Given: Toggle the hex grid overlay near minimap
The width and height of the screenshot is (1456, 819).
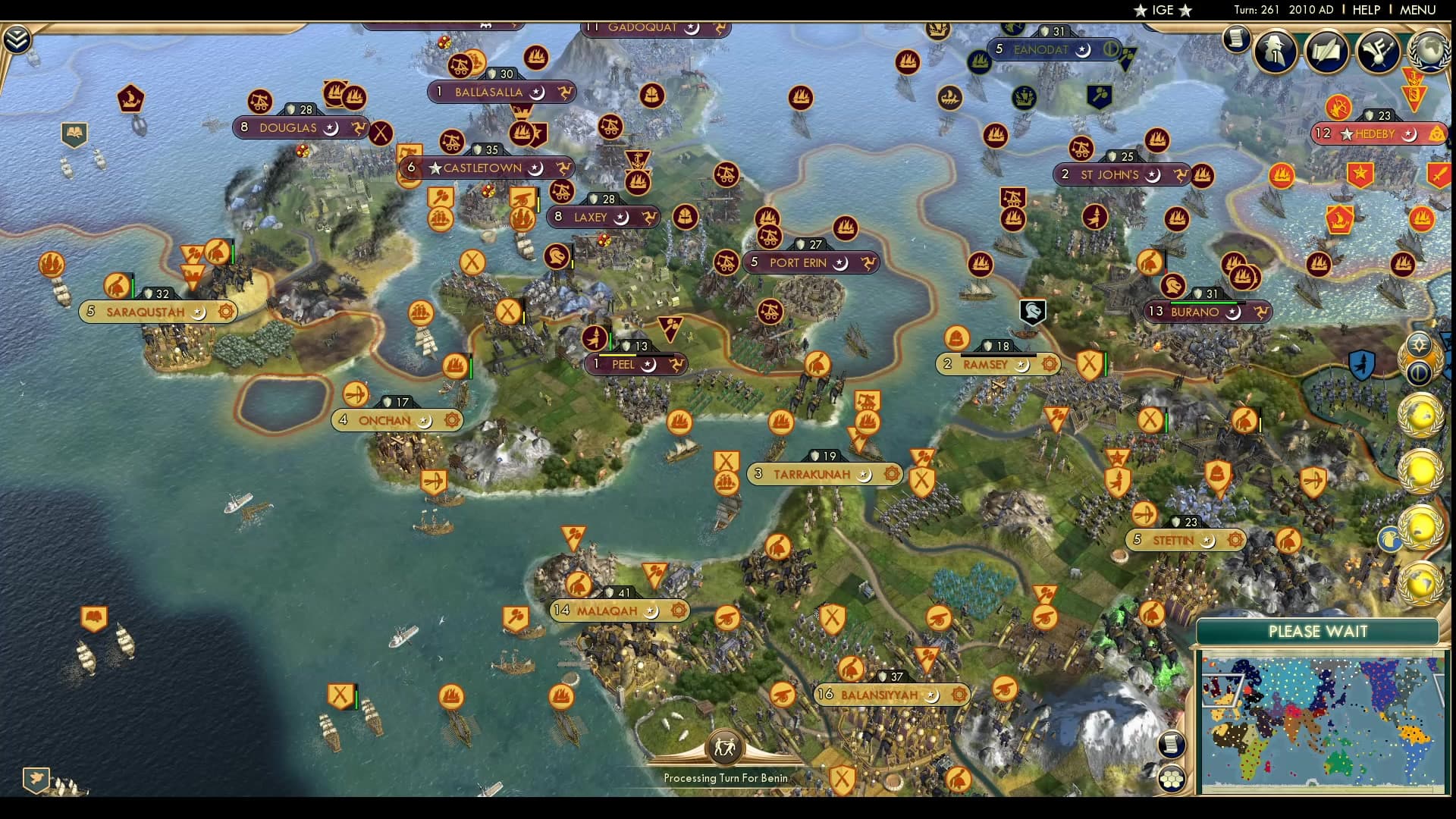Looking at the screenshot, I should 1172,777.
